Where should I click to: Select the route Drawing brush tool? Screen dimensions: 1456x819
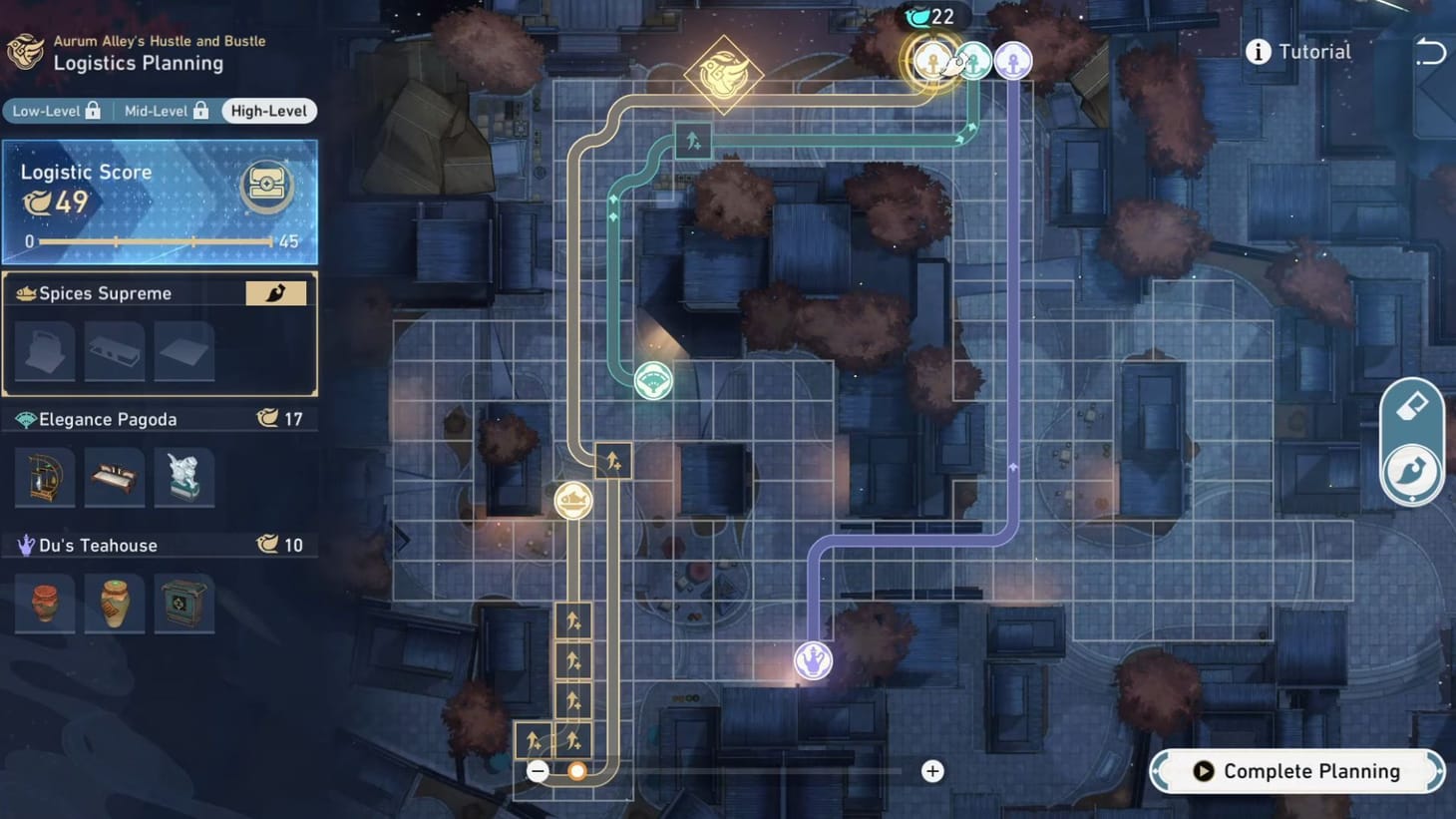pos(1412,470)
